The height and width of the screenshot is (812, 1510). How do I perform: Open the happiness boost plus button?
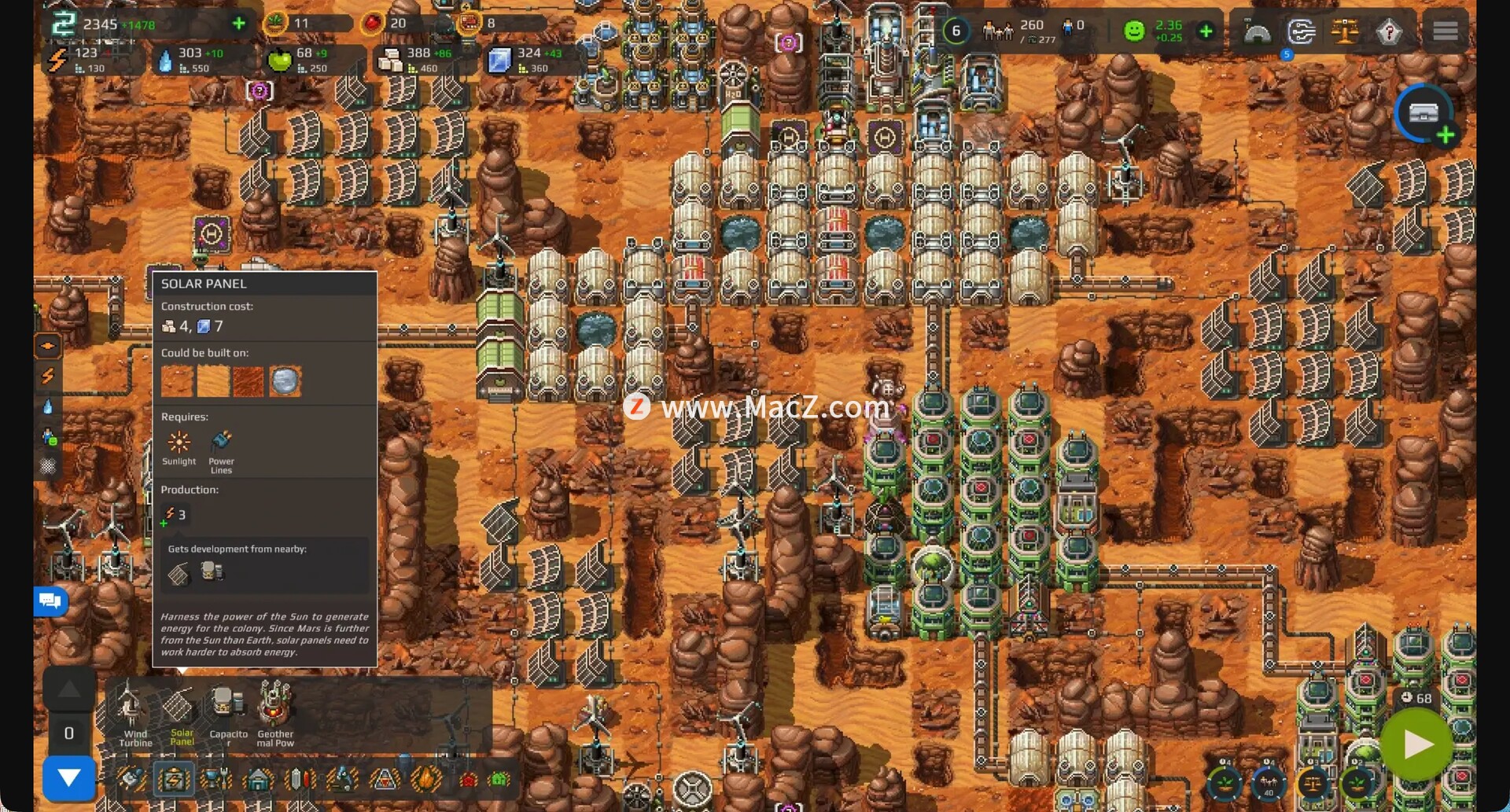coord(1206,31)
